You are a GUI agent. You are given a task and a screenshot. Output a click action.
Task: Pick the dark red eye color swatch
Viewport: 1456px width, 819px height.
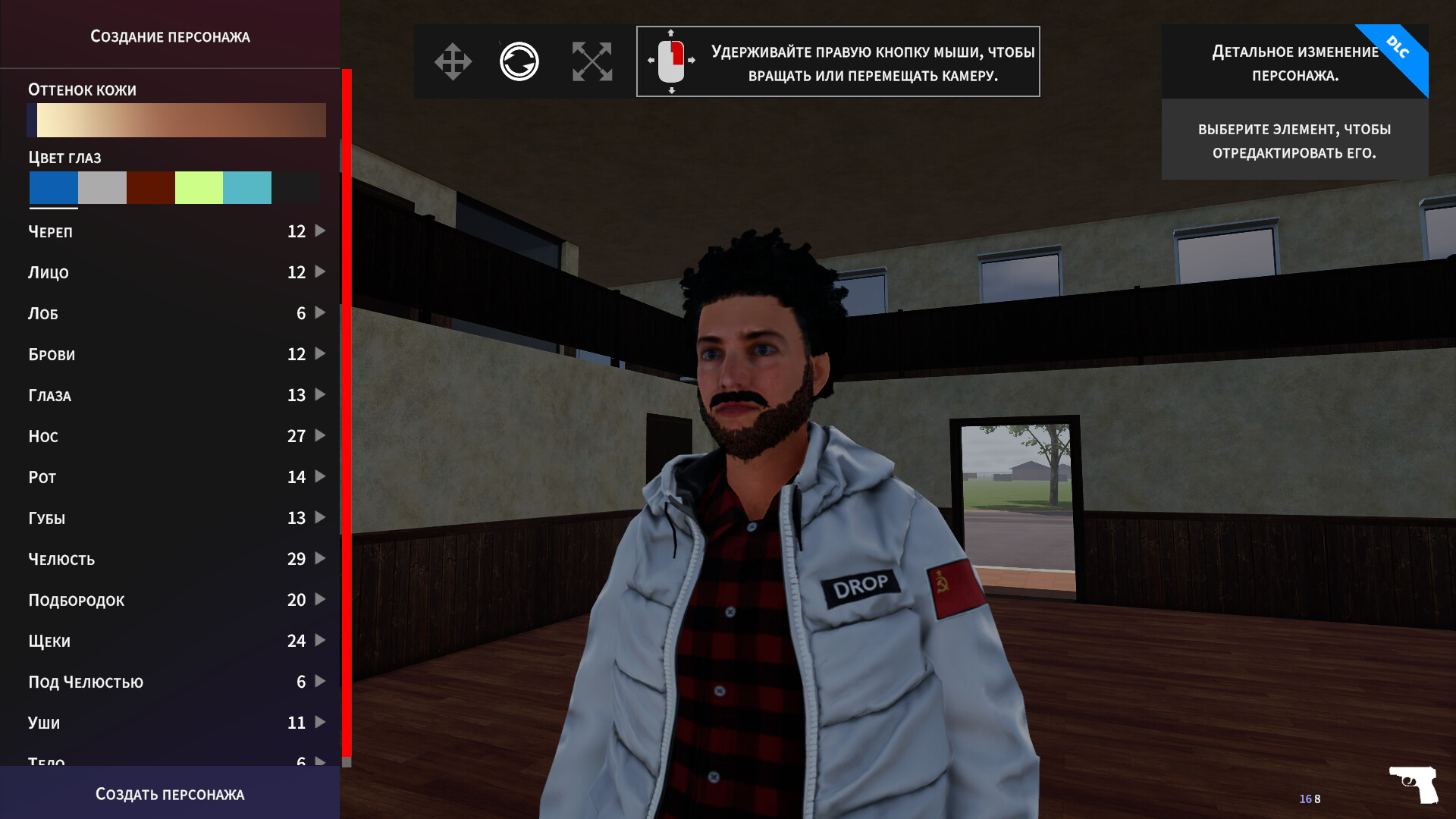pos(150,187)
